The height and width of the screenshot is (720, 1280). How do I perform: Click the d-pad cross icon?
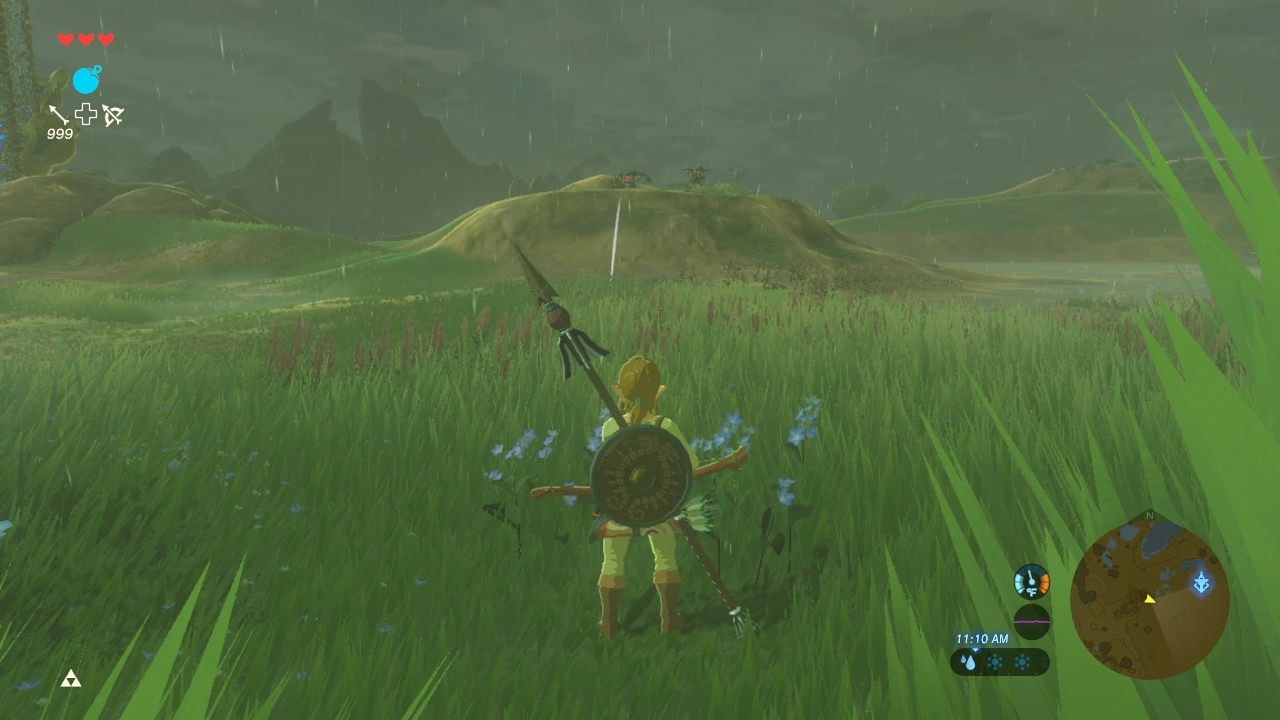[x=86, y=114]
